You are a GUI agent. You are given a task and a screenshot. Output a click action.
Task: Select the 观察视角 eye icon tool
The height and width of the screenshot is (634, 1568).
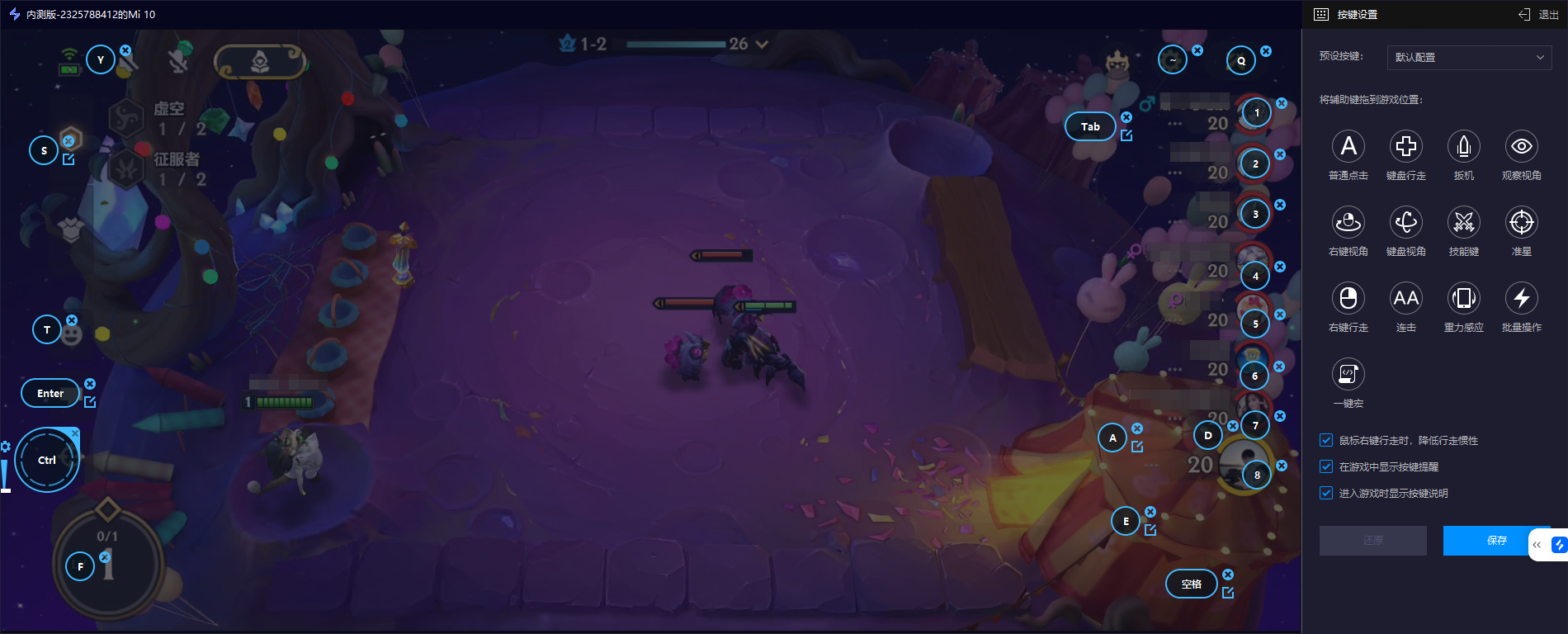click(x=1522, y=147)
